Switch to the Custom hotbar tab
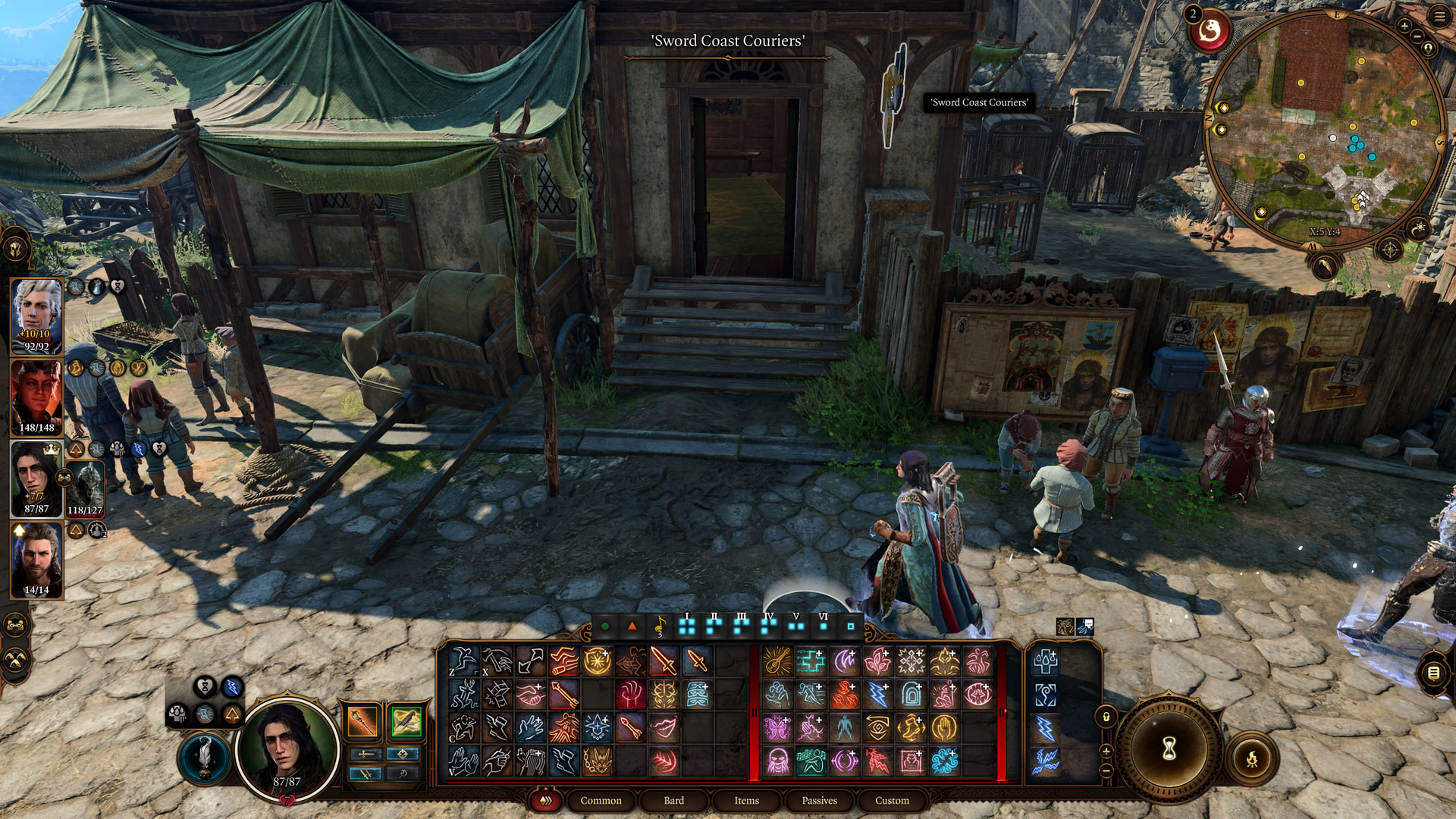 pyautogui.click(x=892, y=800)
